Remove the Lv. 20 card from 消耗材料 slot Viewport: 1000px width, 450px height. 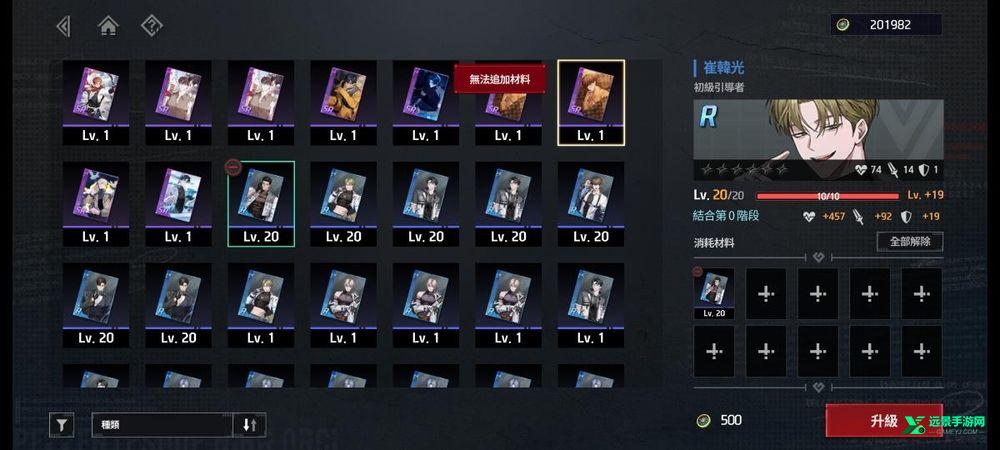[x=714, y=293]
